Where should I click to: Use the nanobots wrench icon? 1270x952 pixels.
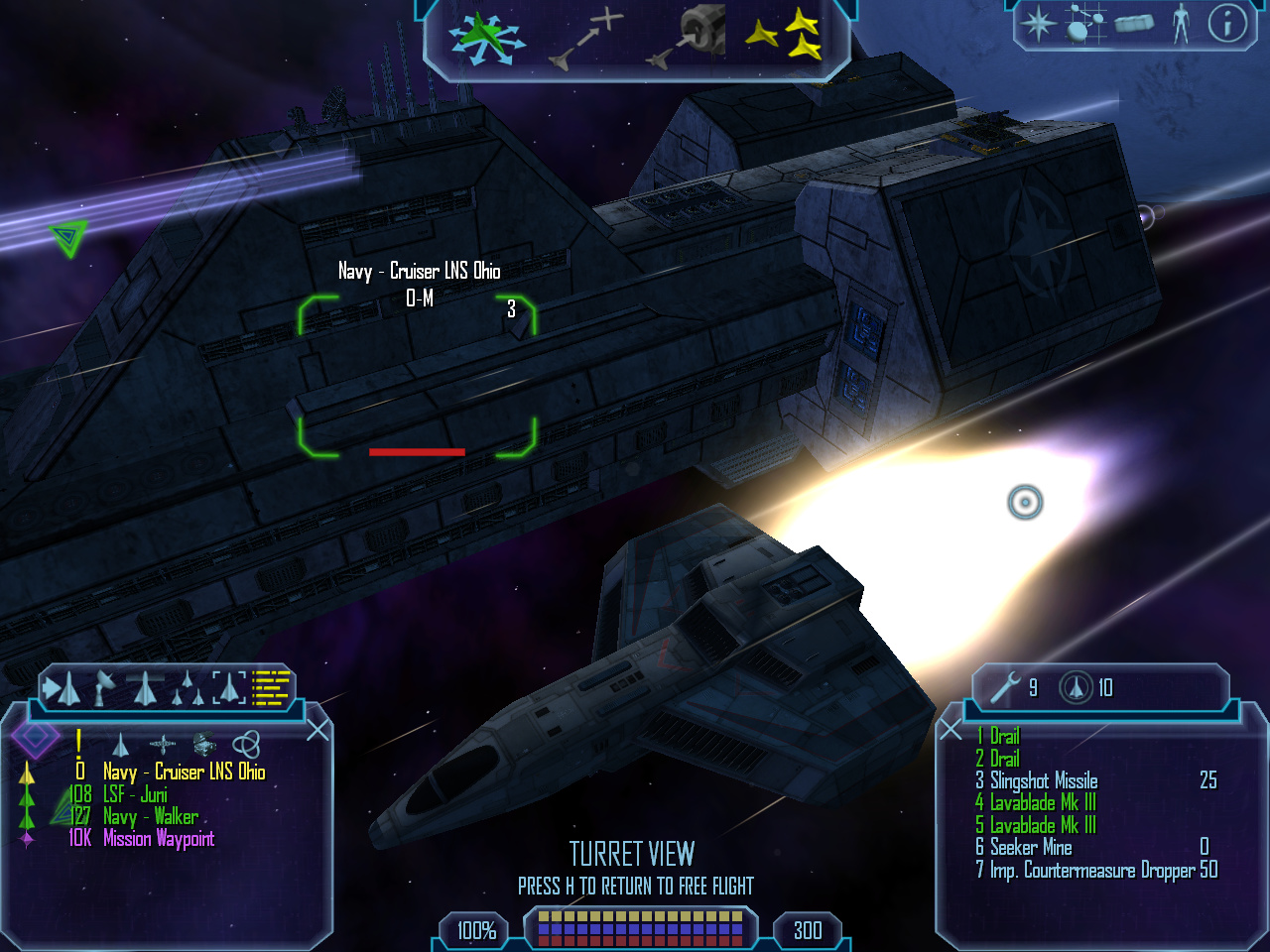tap(1005, 687)
